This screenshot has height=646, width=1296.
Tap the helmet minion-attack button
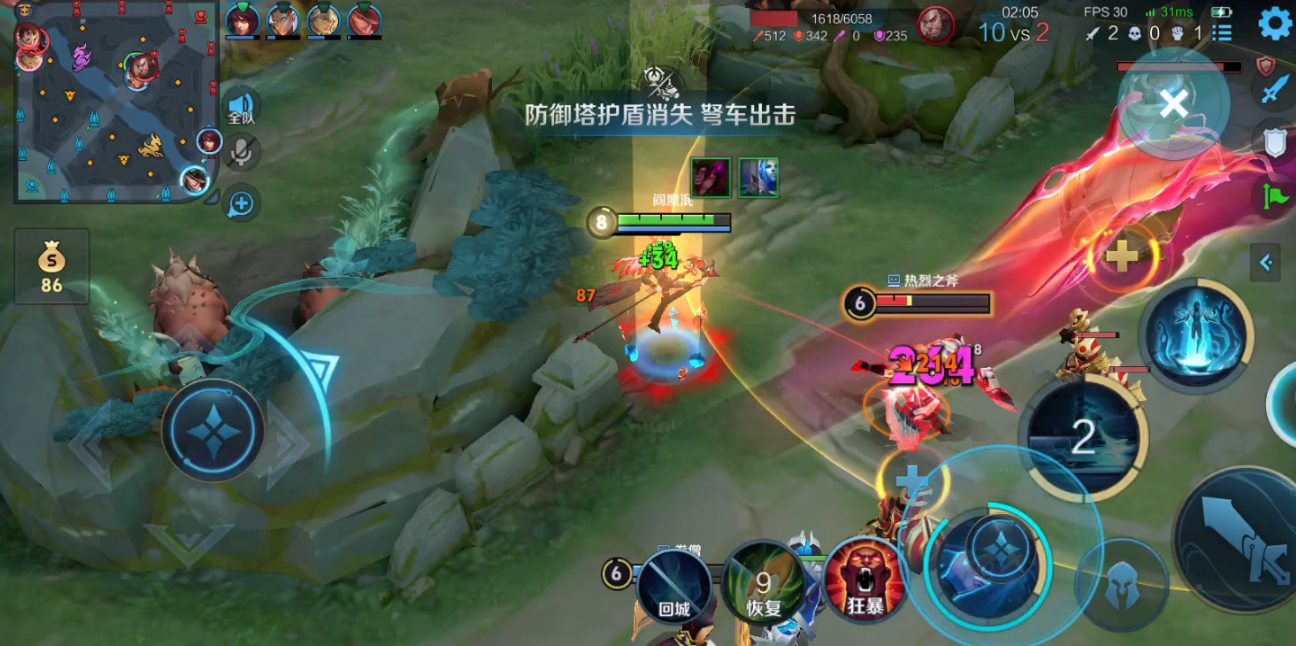pos(1121,584)
